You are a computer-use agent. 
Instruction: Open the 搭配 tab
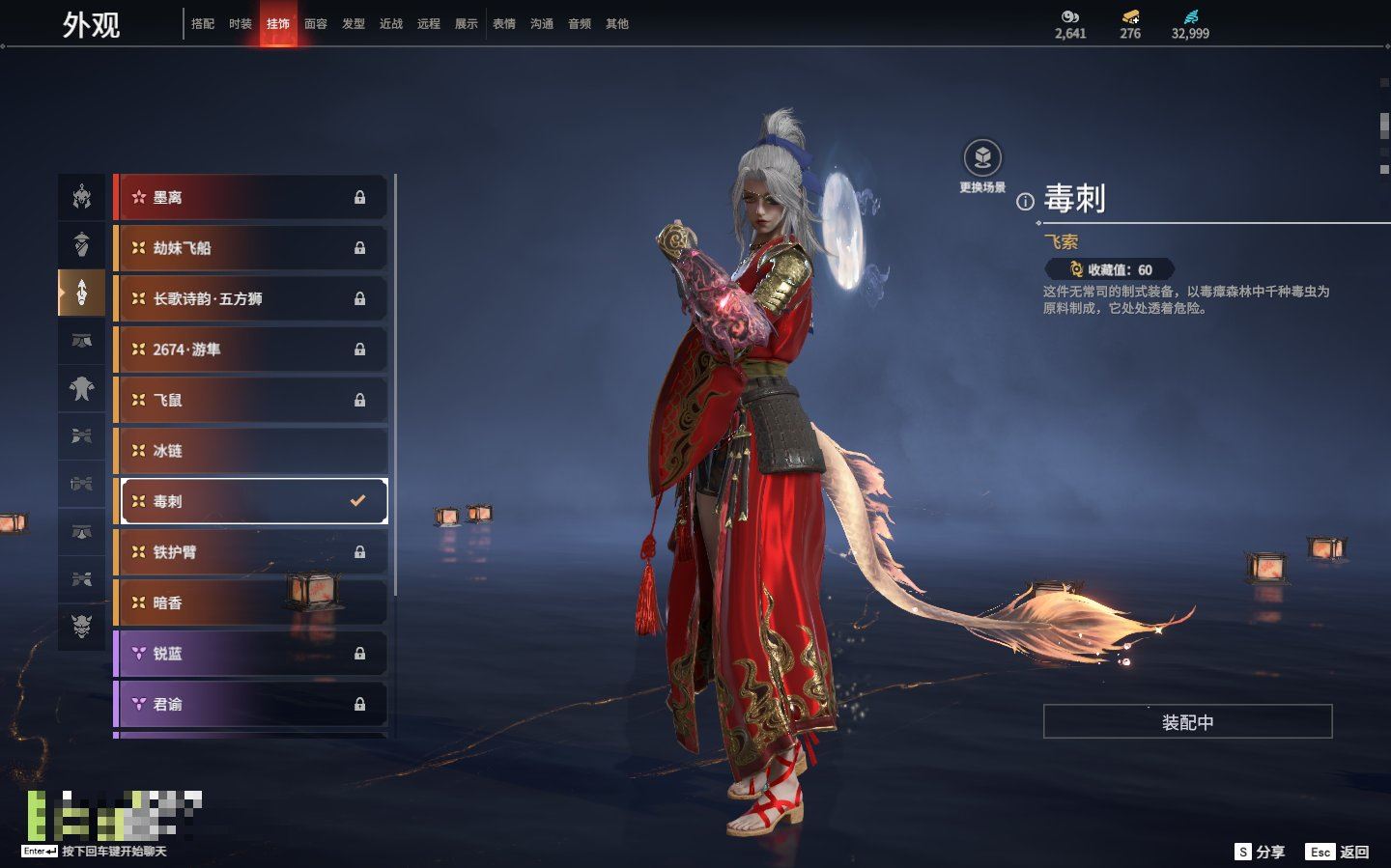pos(203,24)
